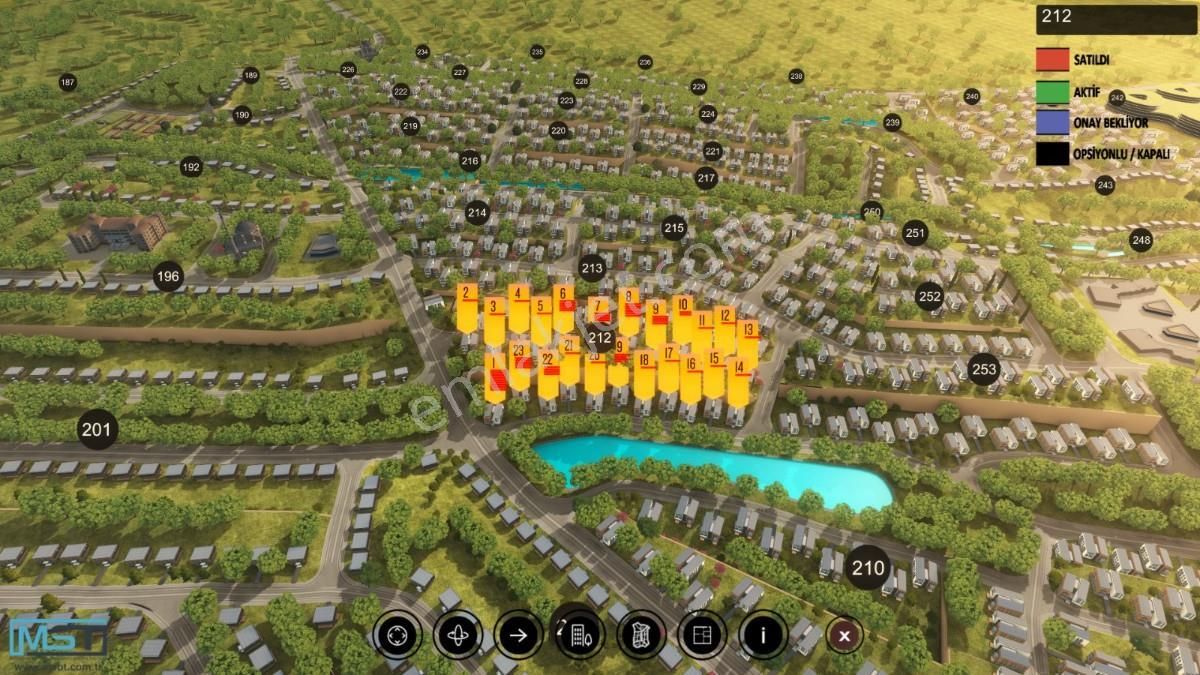Open the building and tree view button
The image size is (1200, 675).
tap(580, 634)
